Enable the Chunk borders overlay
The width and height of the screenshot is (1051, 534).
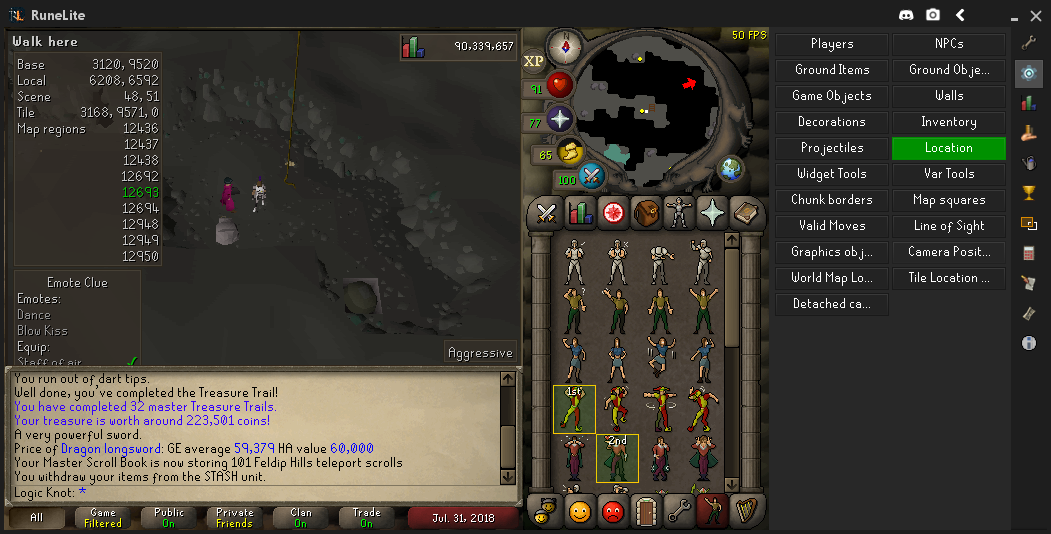[832, 200]
